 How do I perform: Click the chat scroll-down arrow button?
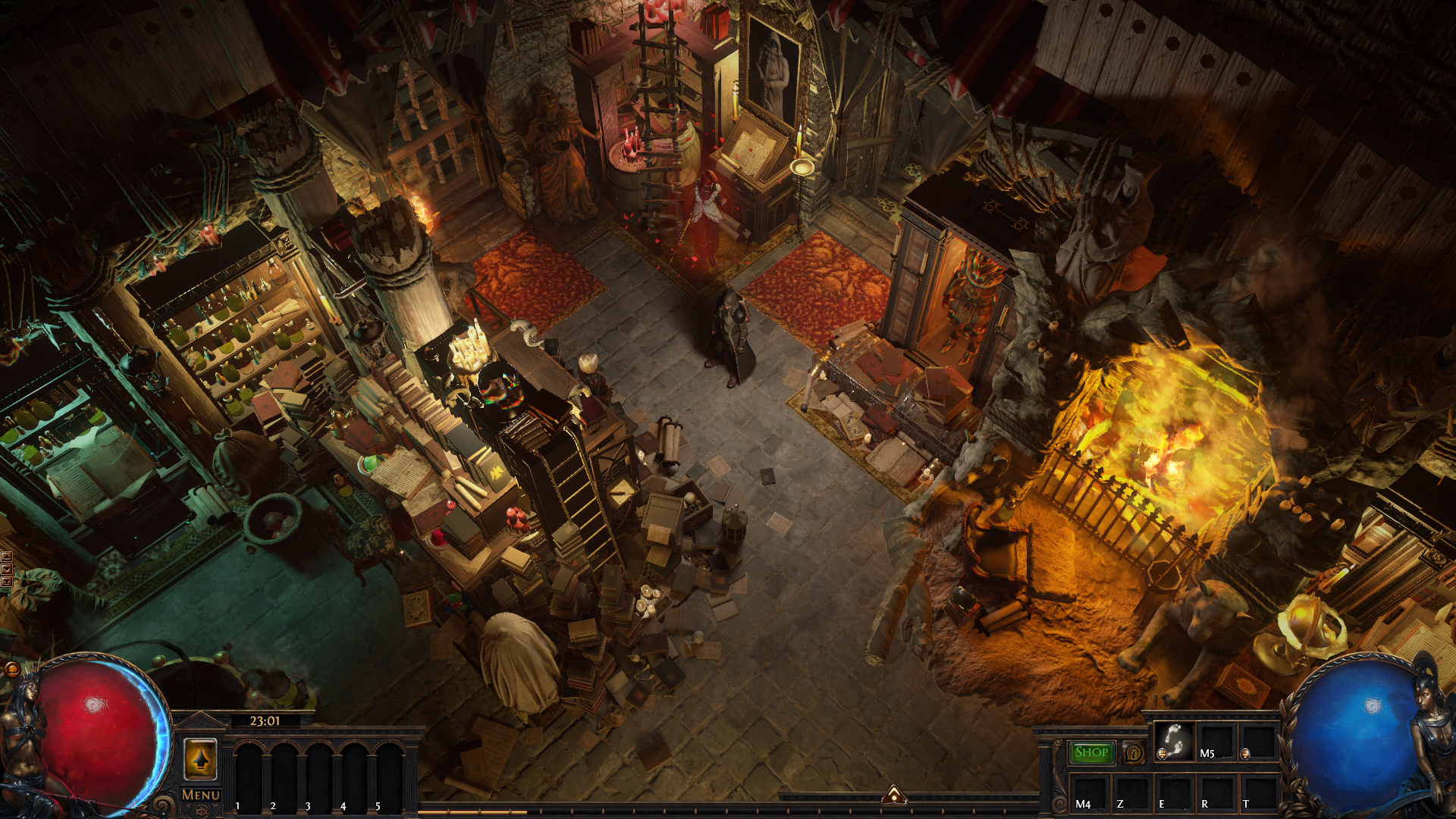click(7, 569)
